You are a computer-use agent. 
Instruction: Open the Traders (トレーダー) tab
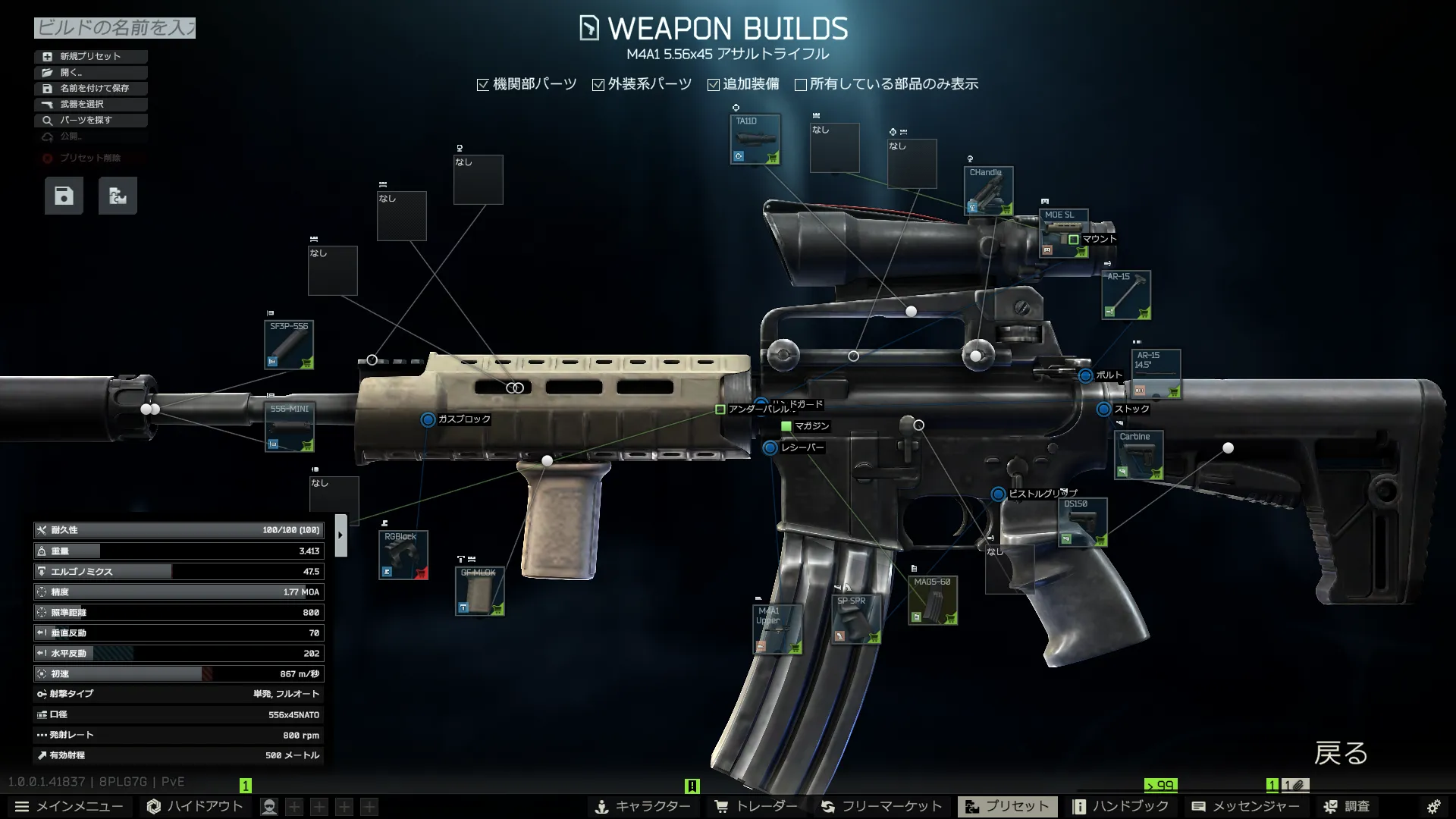756,806
